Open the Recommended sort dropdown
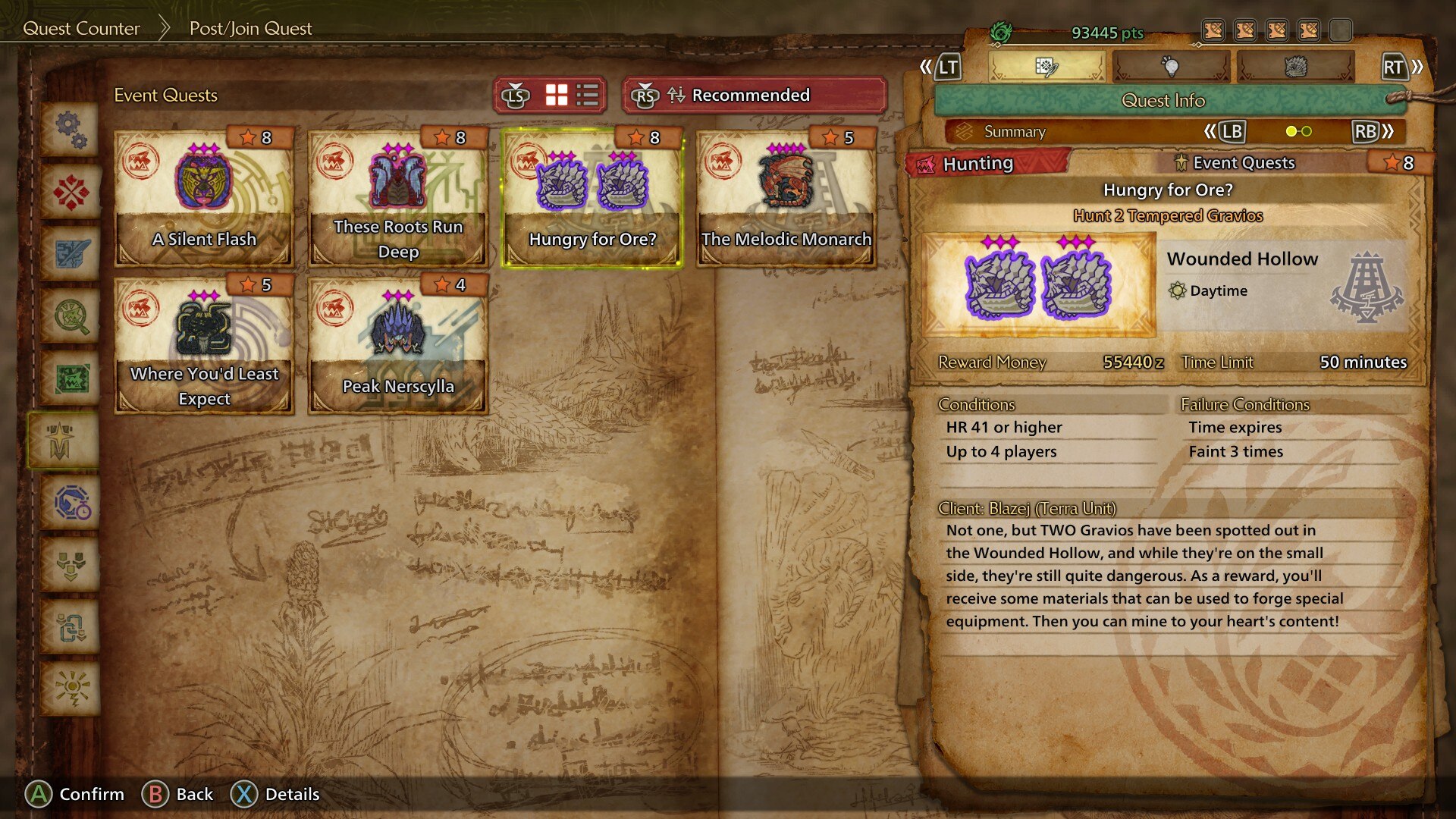Viewport: 1456px width, 819px height. coord(751,96)
